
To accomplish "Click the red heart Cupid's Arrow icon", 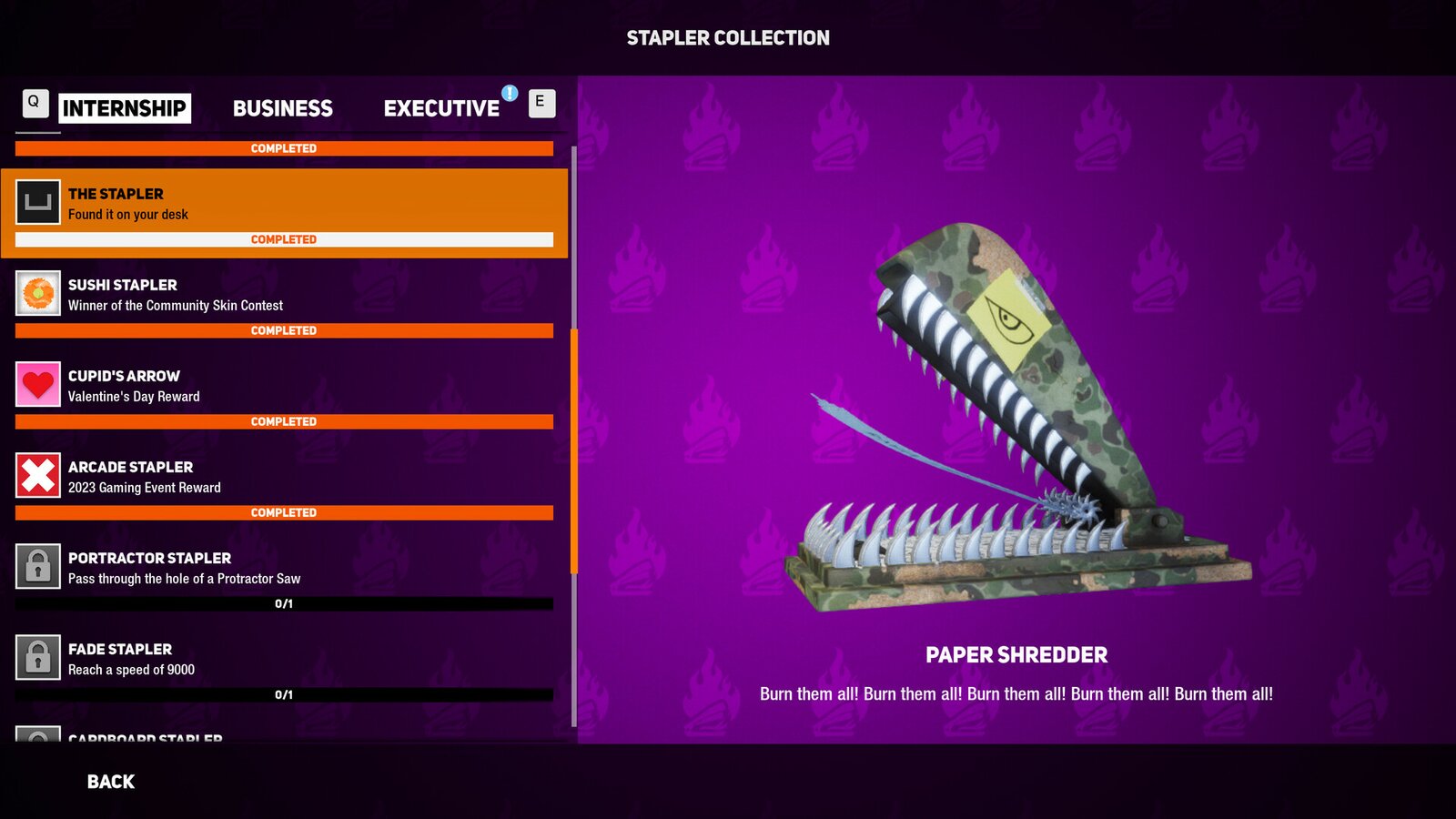I will (38, 384).
